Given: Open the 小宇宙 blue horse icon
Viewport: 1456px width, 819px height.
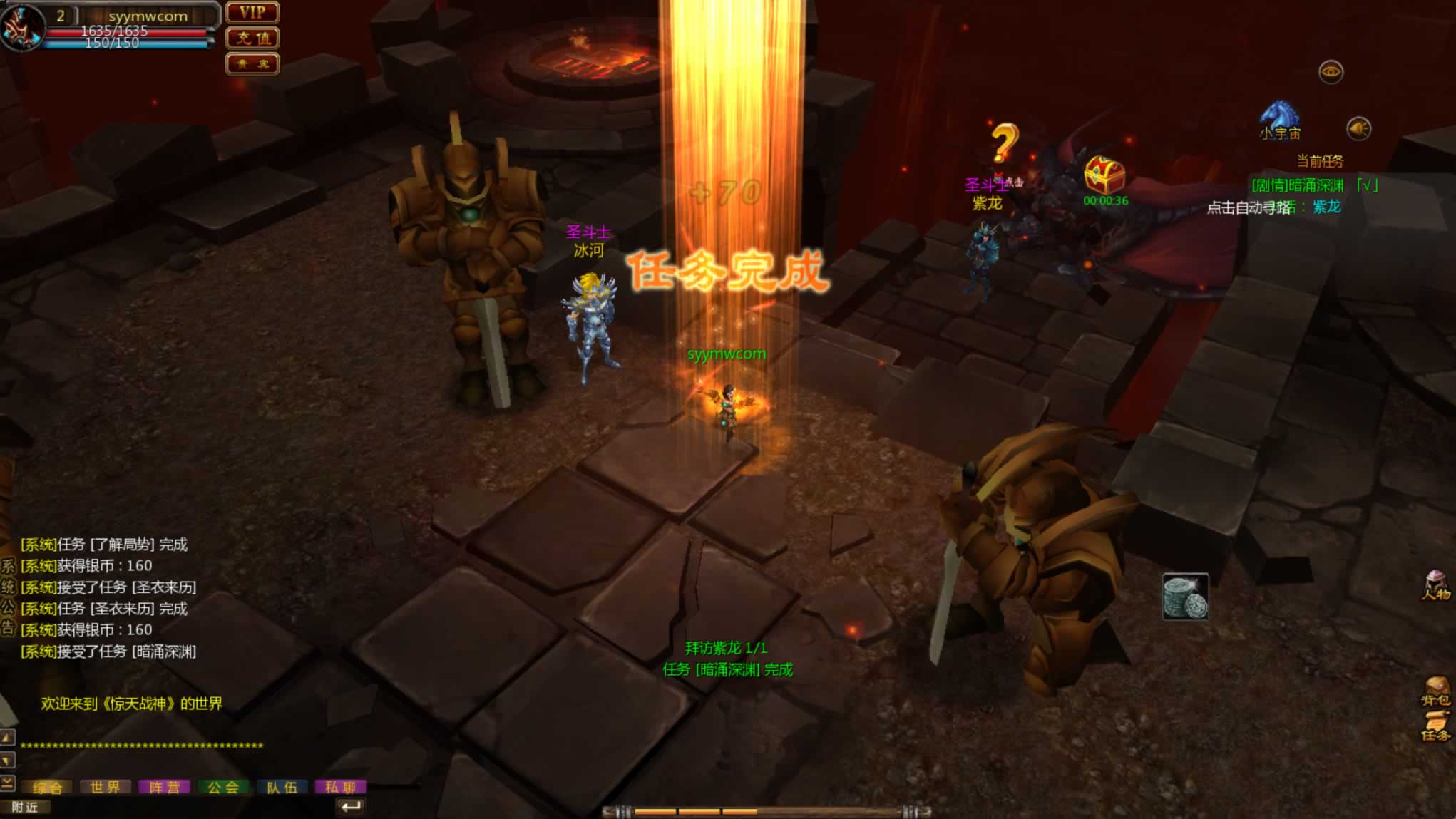Looking at the screenshot, I should point(1279,118).
